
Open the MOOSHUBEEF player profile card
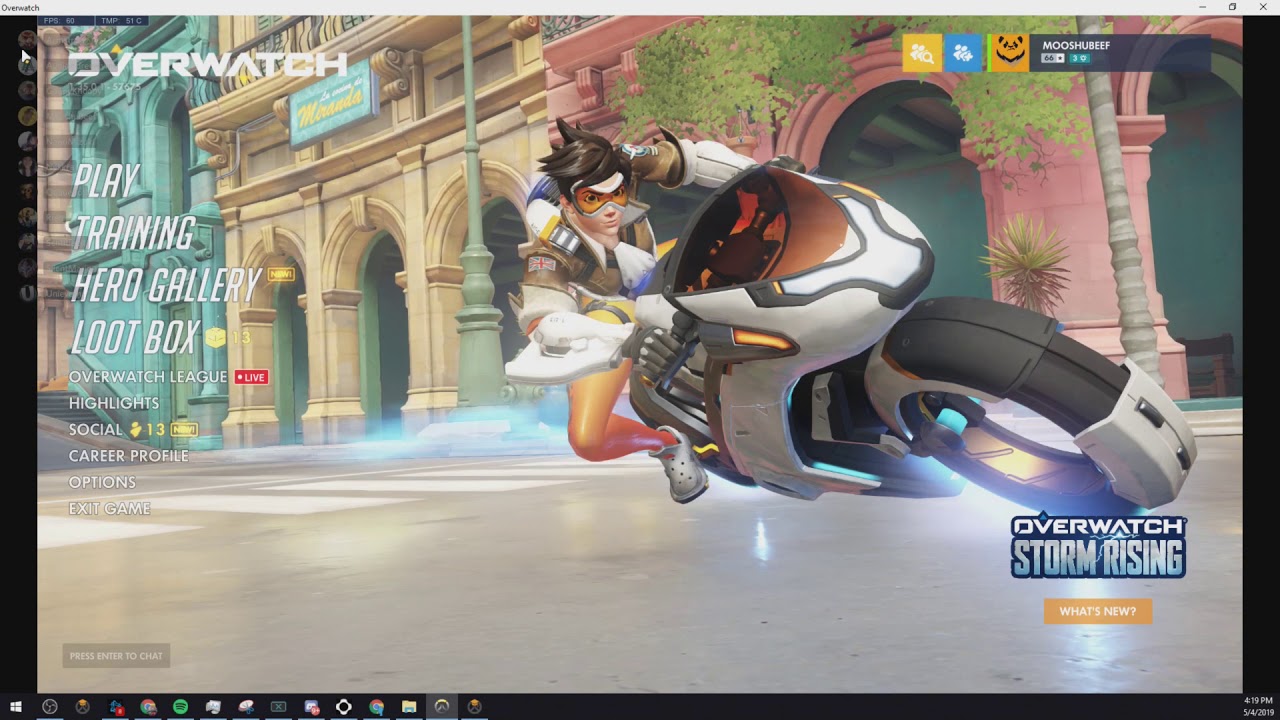point(1100,53)
